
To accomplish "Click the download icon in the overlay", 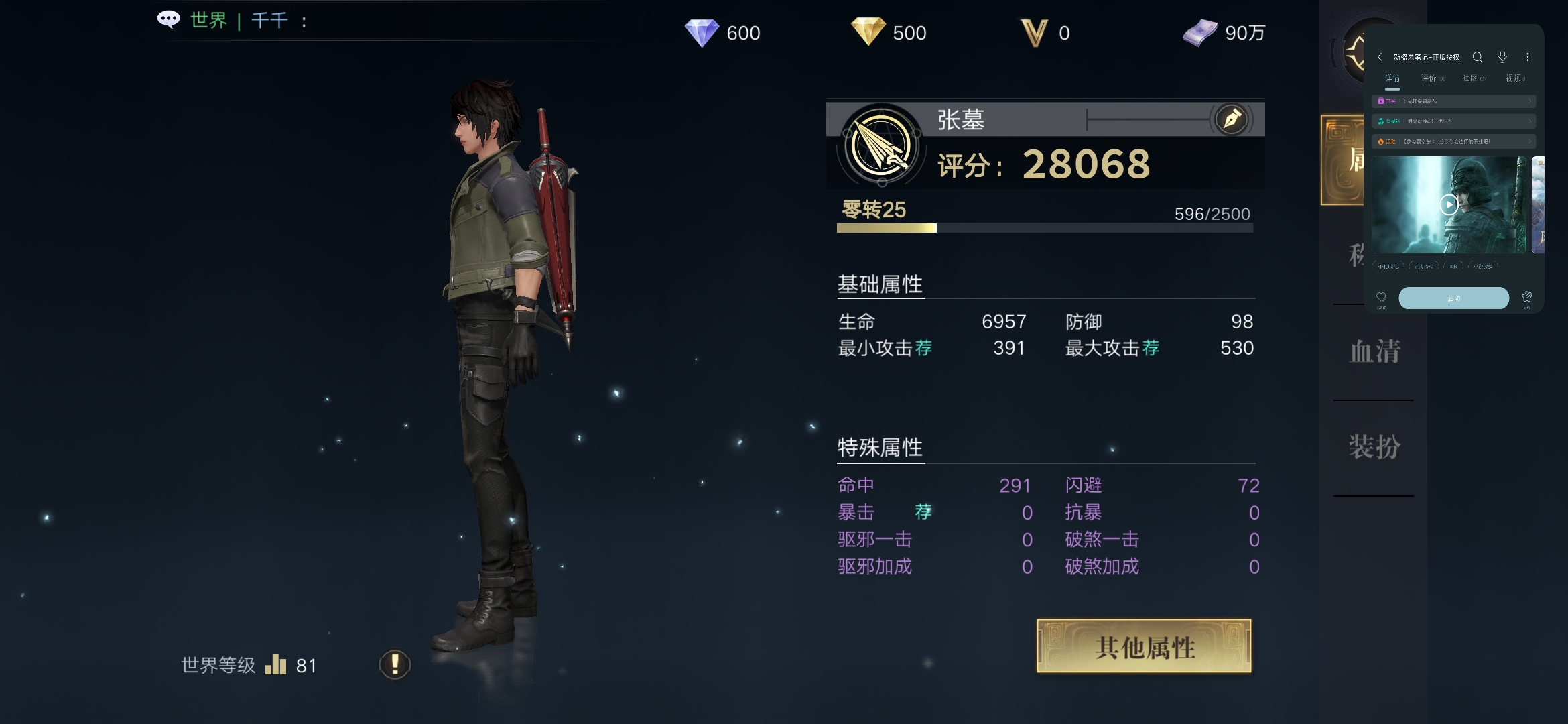I will click(x=1502, y=57).
